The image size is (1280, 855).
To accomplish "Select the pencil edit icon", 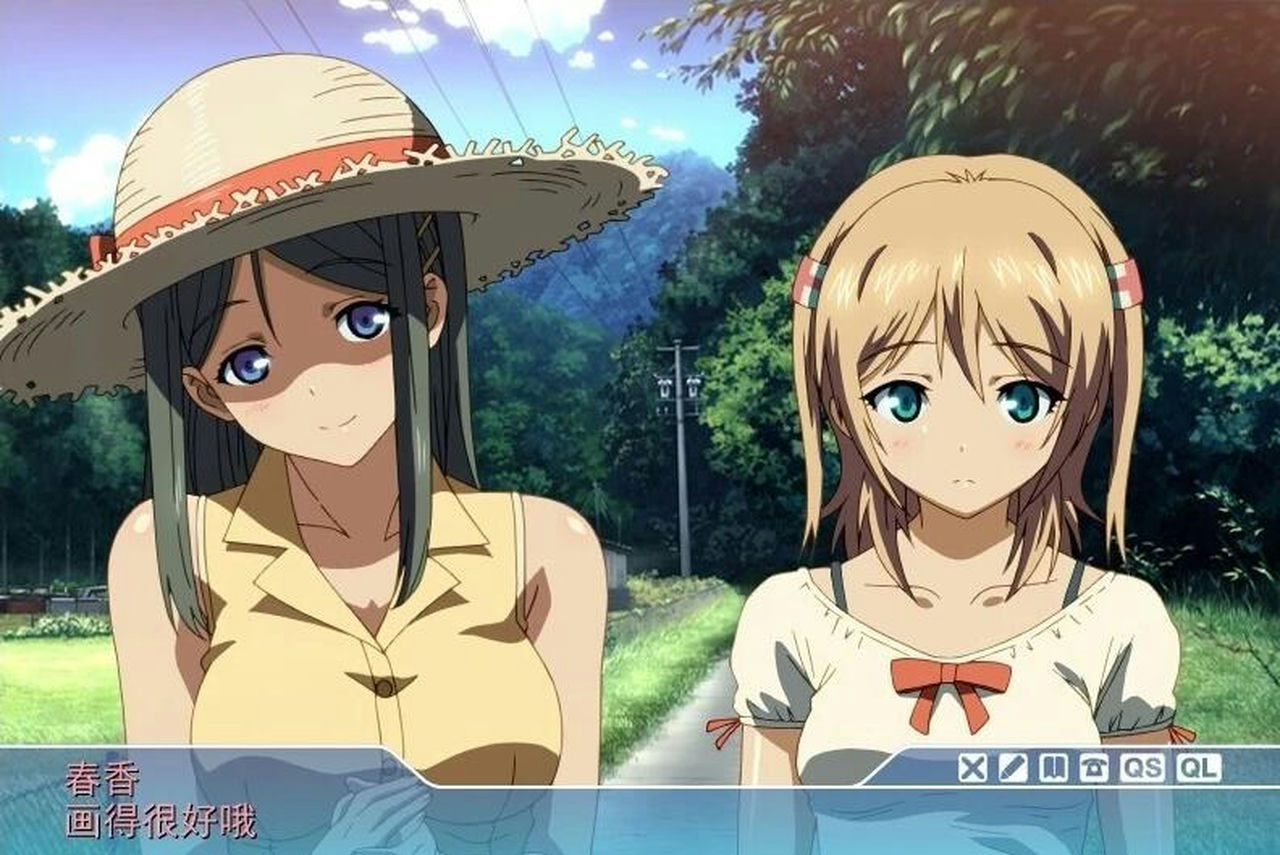I will [1013, 768].
